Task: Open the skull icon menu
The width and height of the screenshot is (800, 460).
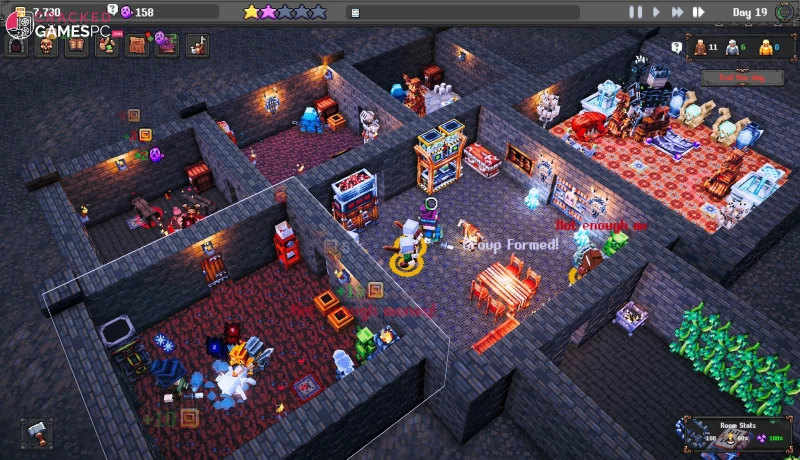Action: point(47,46)
